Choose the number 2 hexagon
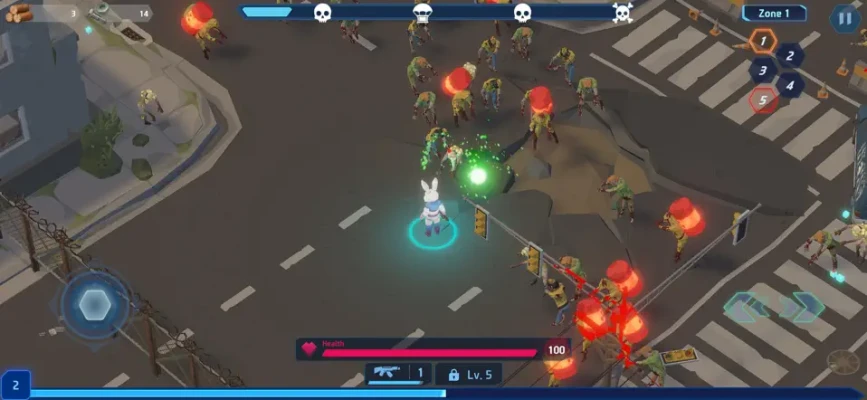 pyautogui.click(x=790, y=56)
